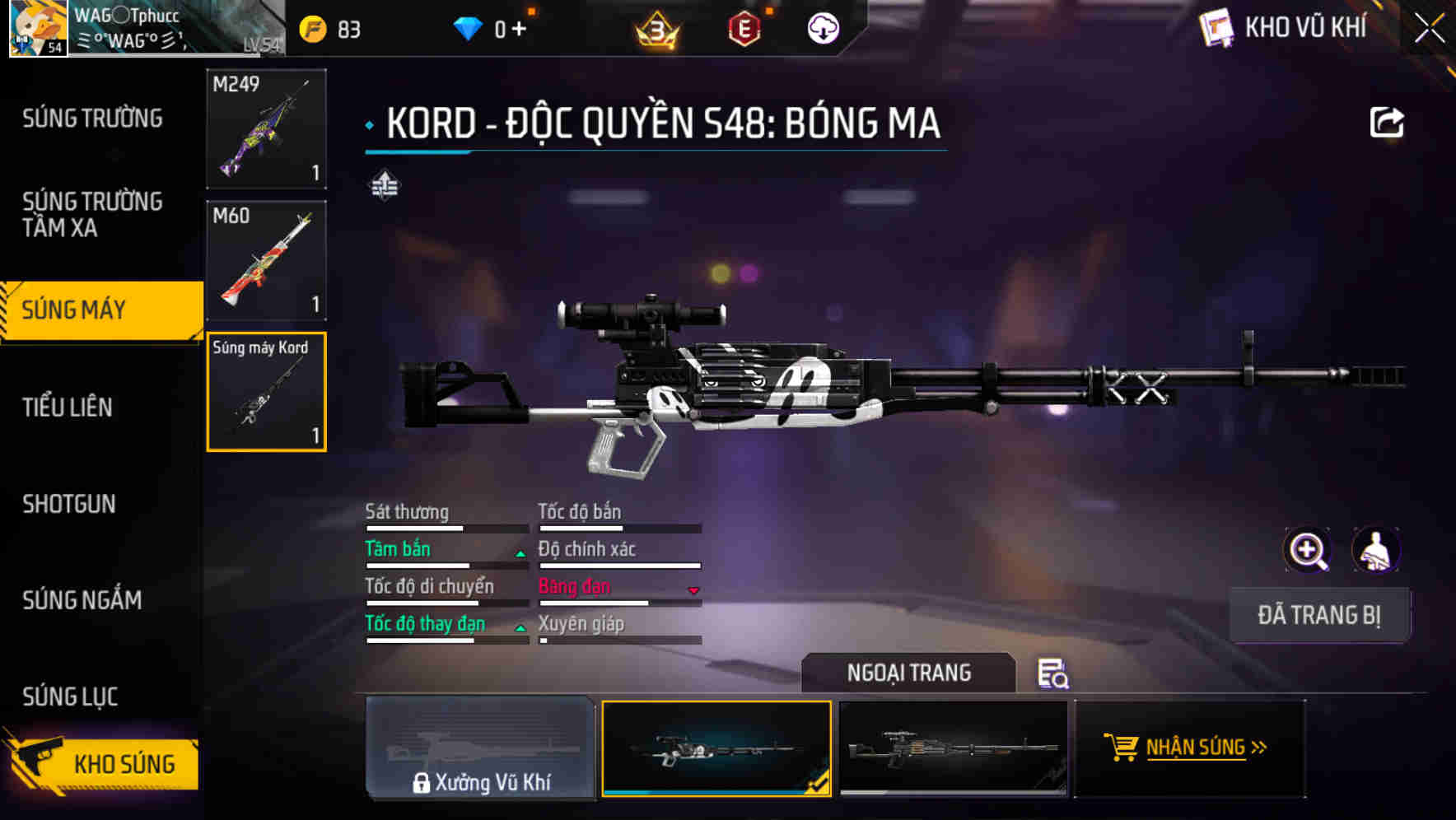Choose the Shotgun category
The image size is (1456, 820).
69,504
